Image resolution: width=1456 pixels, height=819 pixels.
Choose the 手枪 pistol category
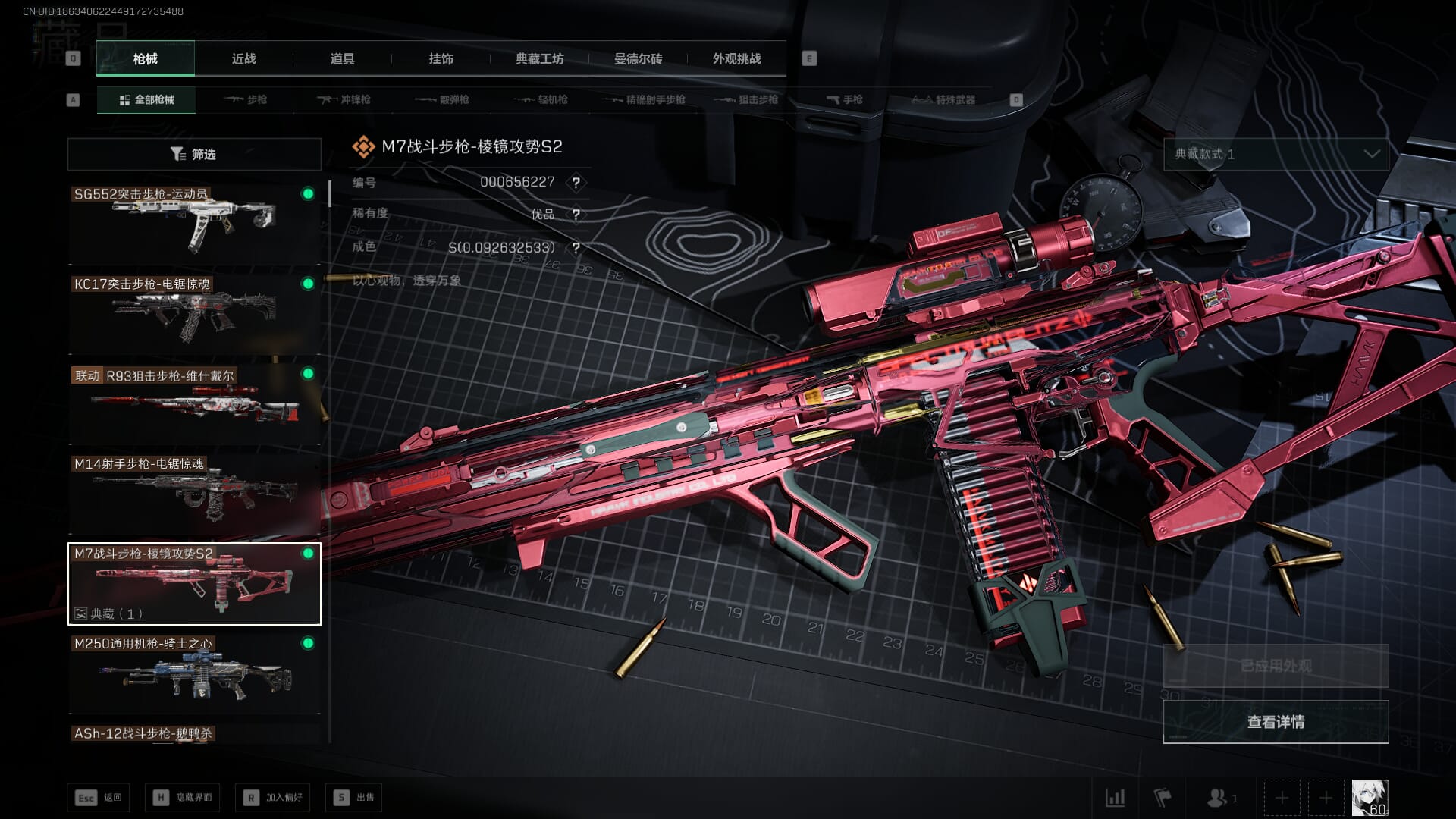point(844,99)
